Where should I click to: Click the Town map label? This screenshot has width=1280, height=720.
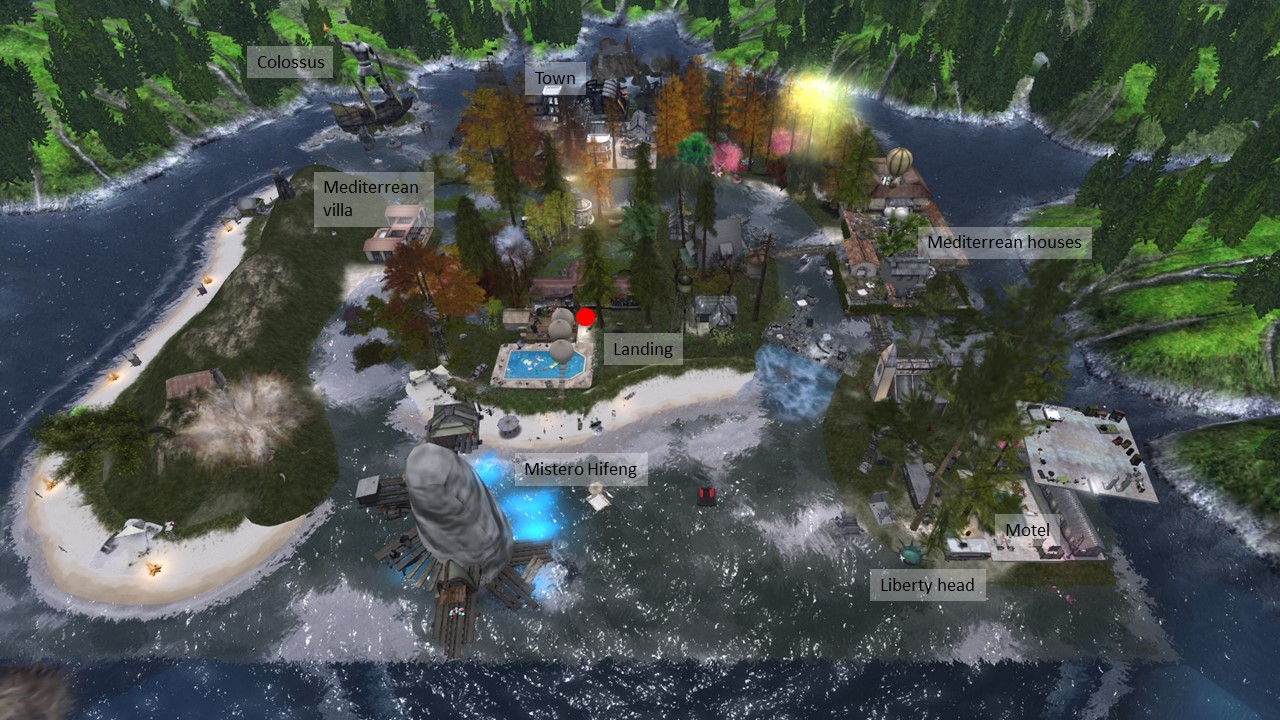555,78
